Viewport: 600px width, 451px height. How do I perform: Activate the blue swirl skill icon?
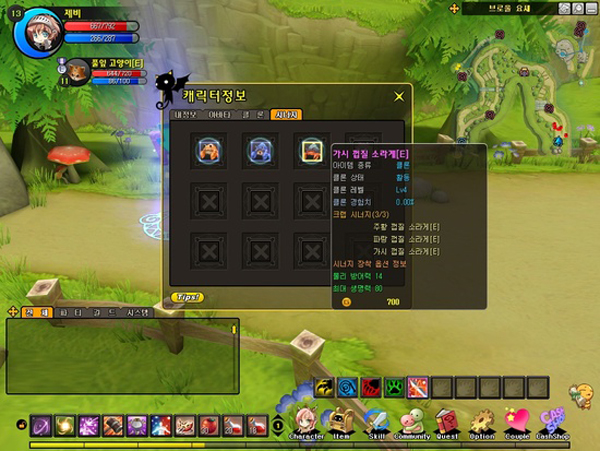(348, 386)
